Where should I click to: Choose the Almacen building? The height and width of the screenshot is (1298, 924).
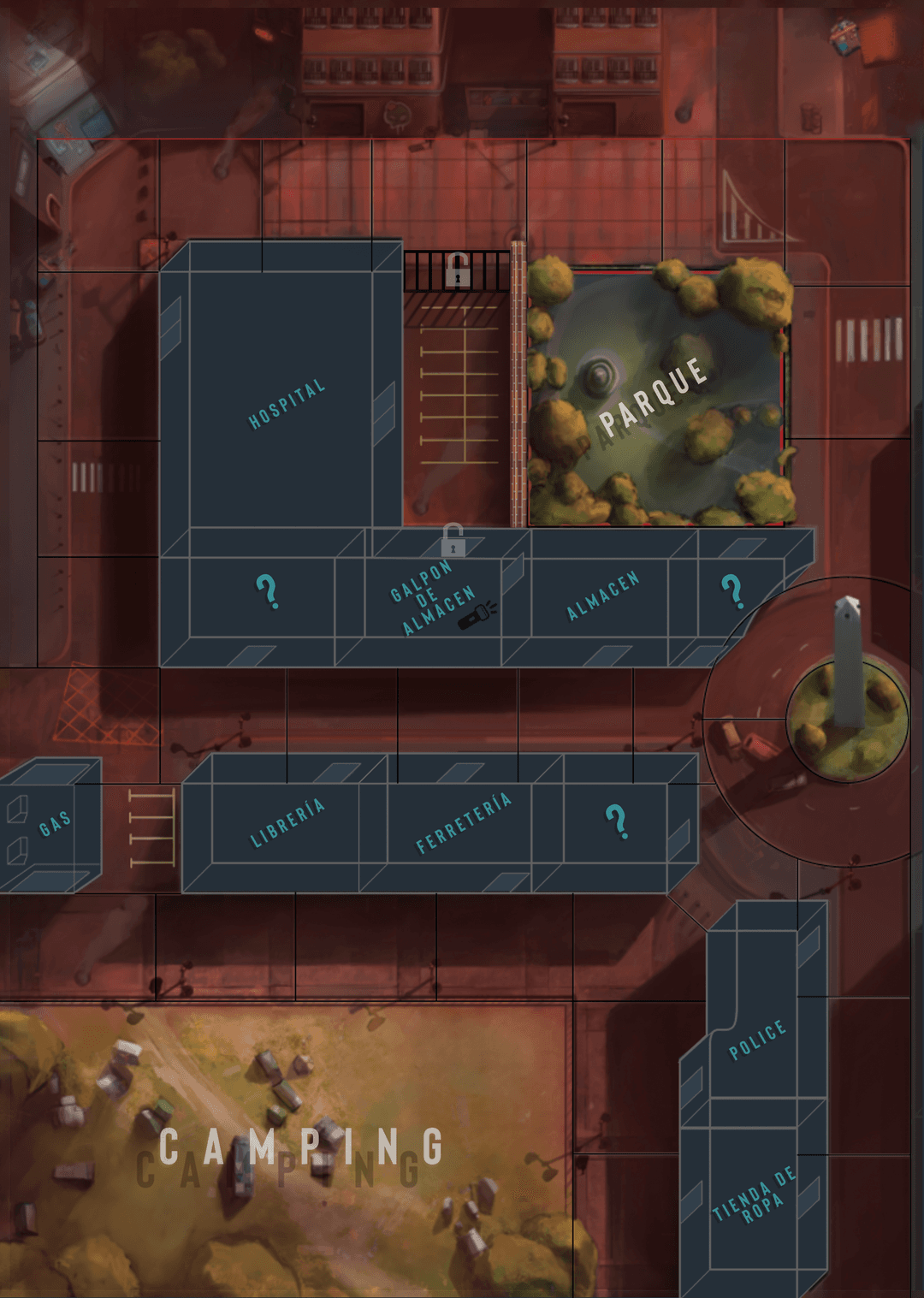[602, 596]
